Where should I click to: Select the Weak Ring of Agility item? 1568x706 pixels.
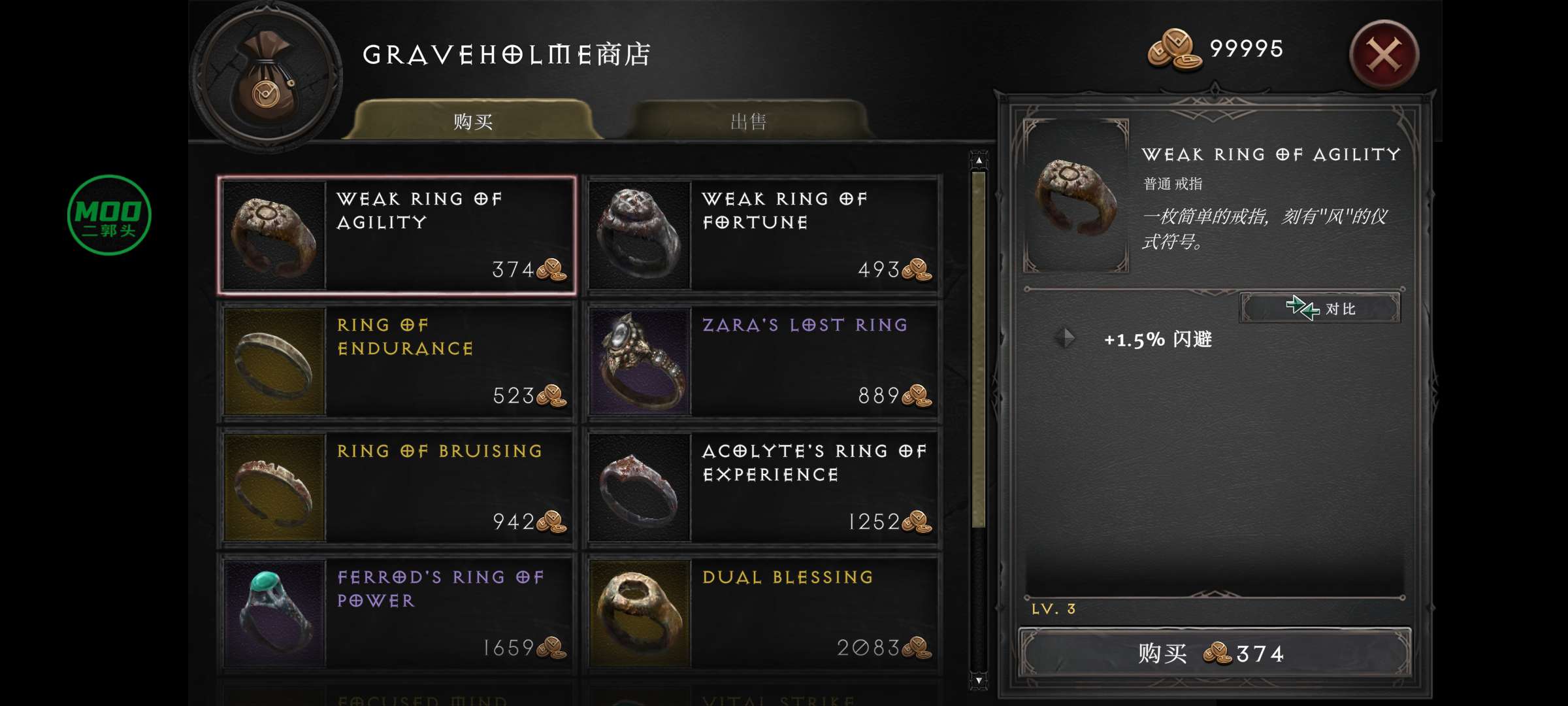coord(397,235)
